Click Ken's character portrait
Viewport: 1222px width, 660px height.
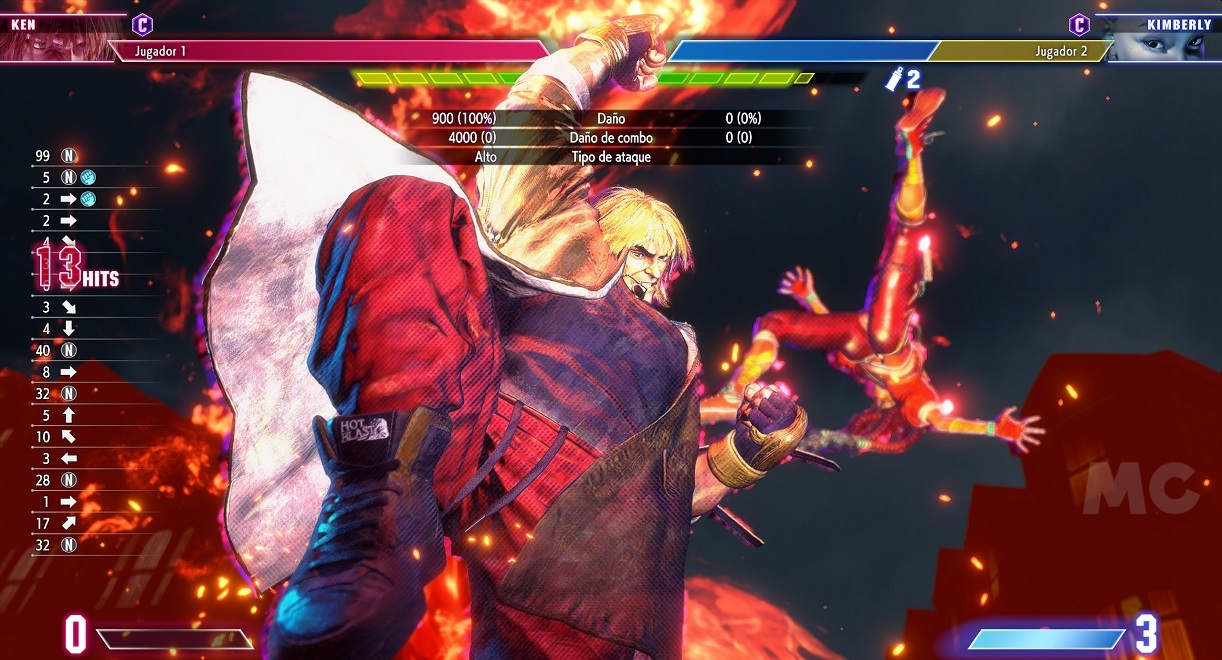pos(52,40)
